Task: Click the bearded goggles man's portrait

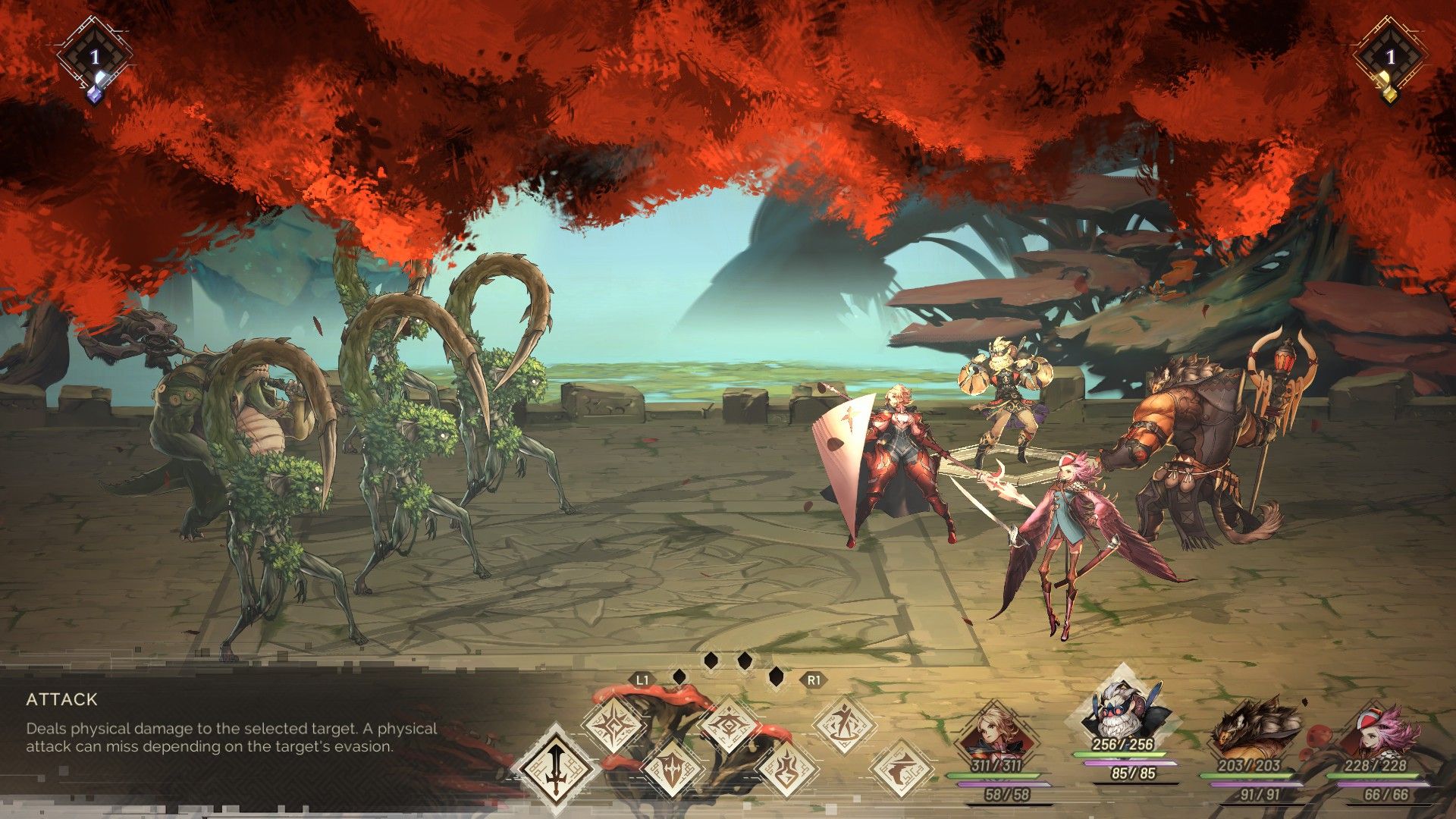Action: (x=1119, y=713)
